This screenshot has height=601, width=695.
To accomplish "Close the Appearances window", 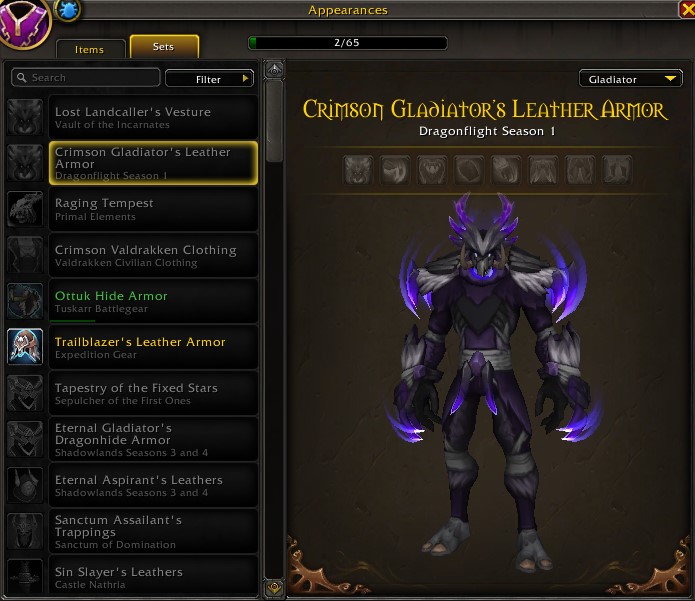I will (x=686, y=10).
